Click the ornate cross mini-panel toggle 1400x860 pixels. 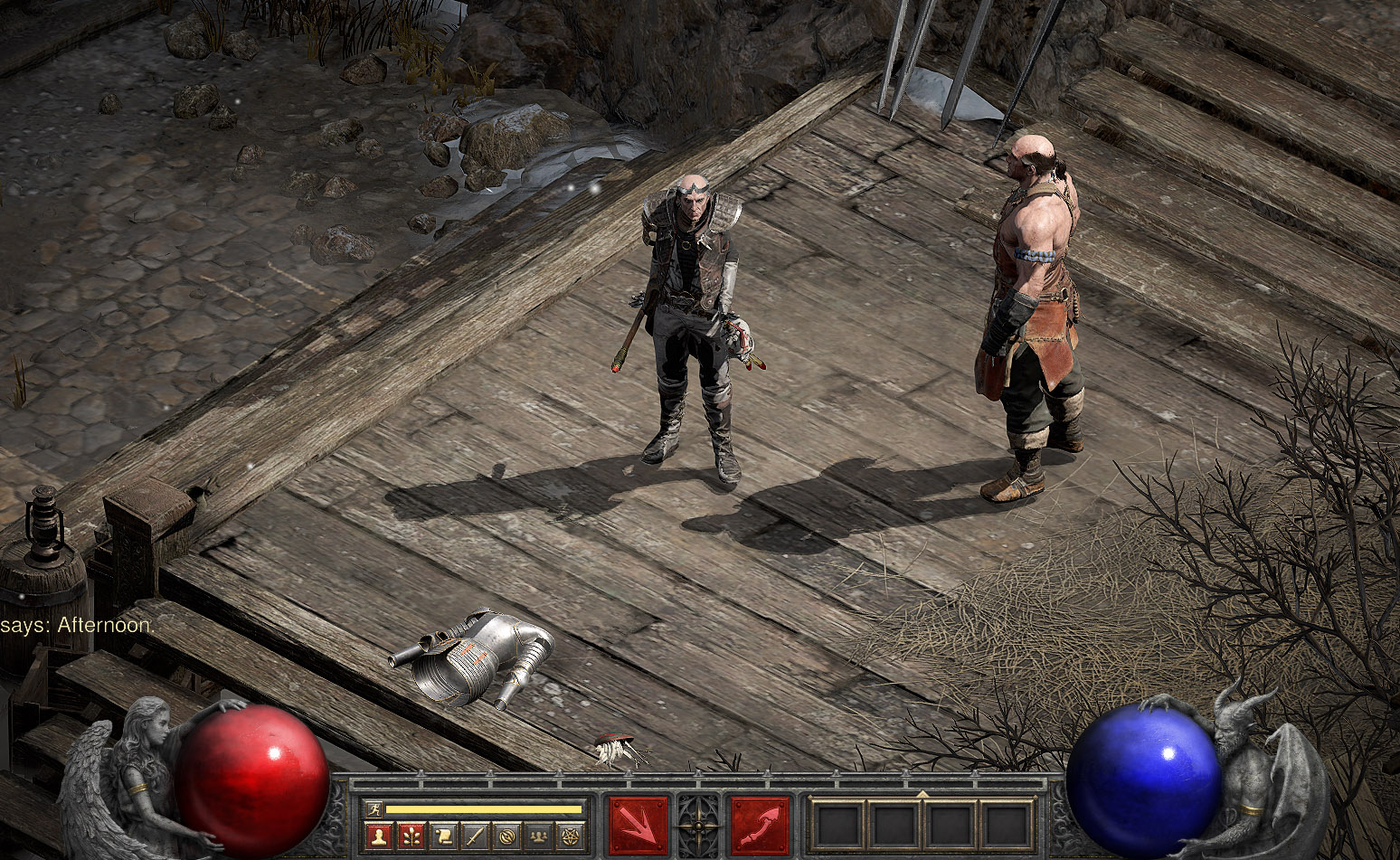pos(699,826)
